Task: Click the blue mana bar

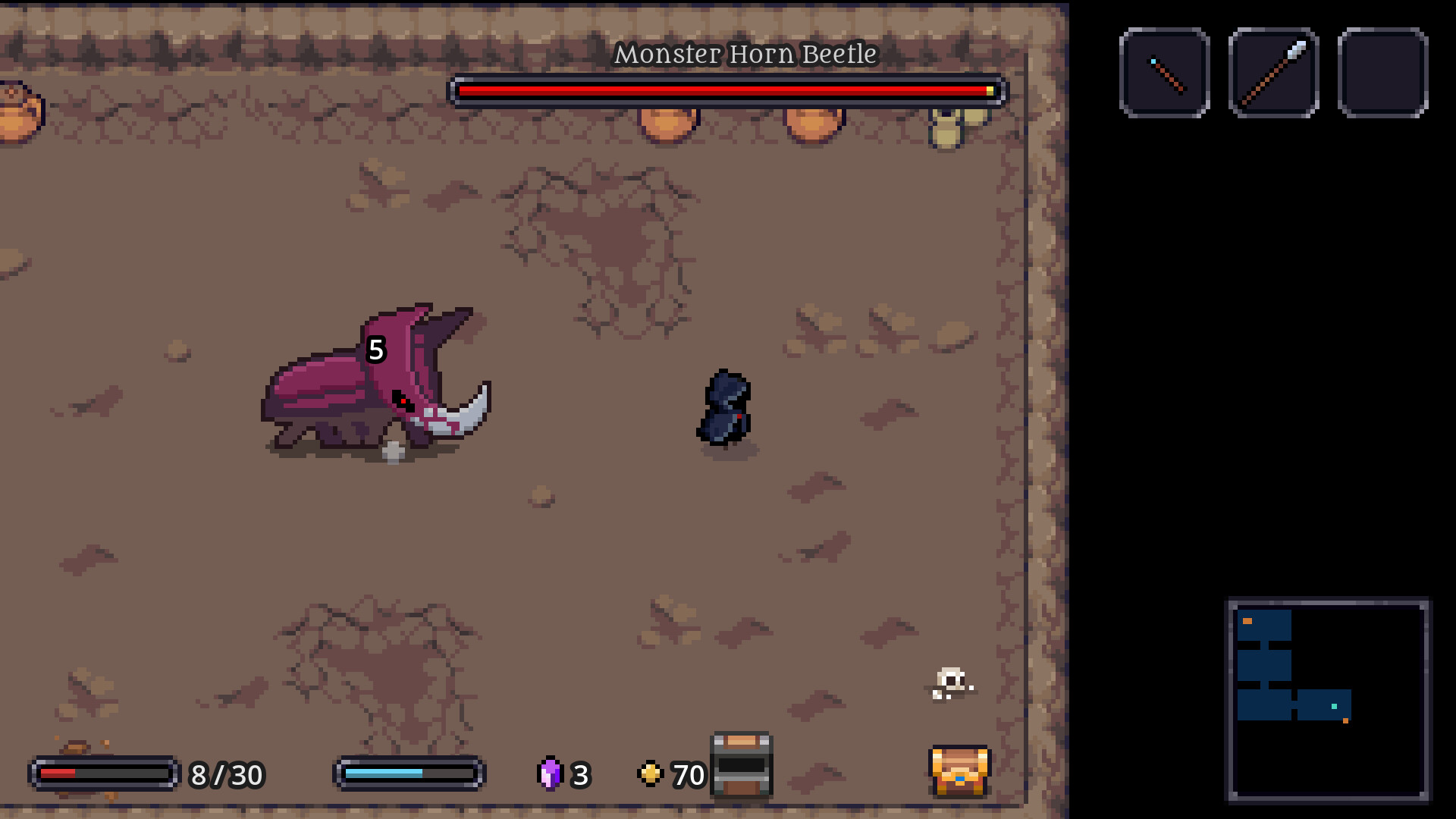Action: point(408,775)
